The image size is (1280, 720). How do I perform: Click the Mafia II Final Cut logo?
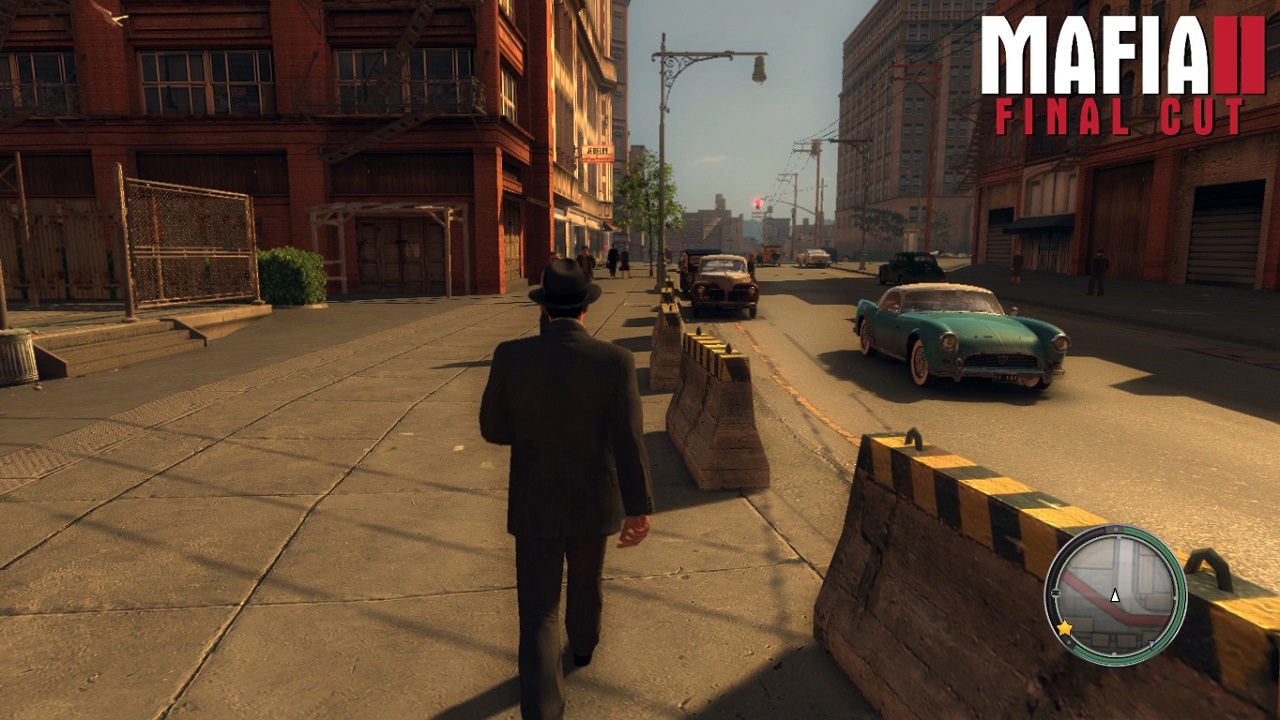tap(1123, 76)
